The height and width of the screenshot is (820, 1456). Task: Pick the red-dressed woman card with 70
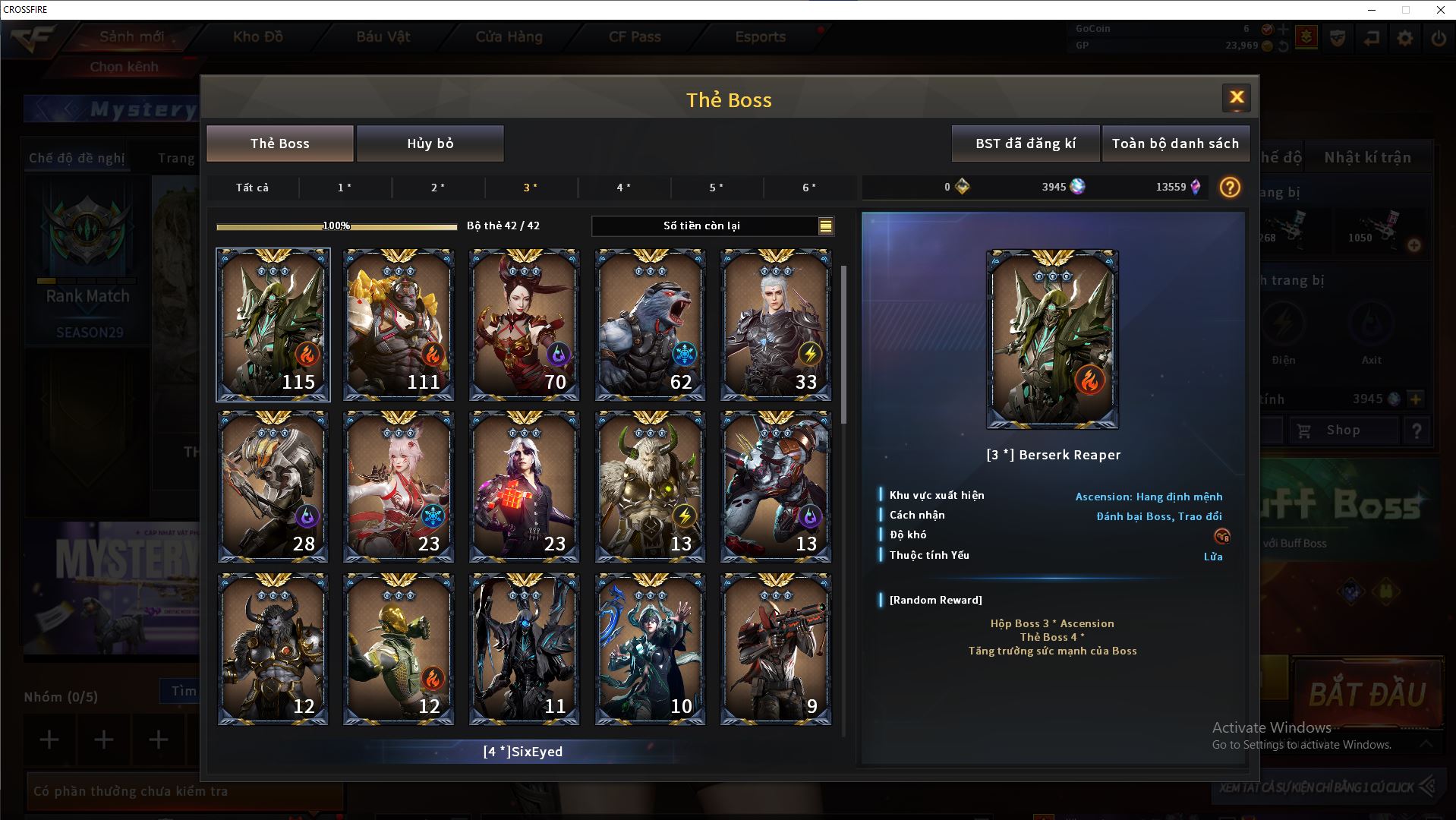[524, 324]
